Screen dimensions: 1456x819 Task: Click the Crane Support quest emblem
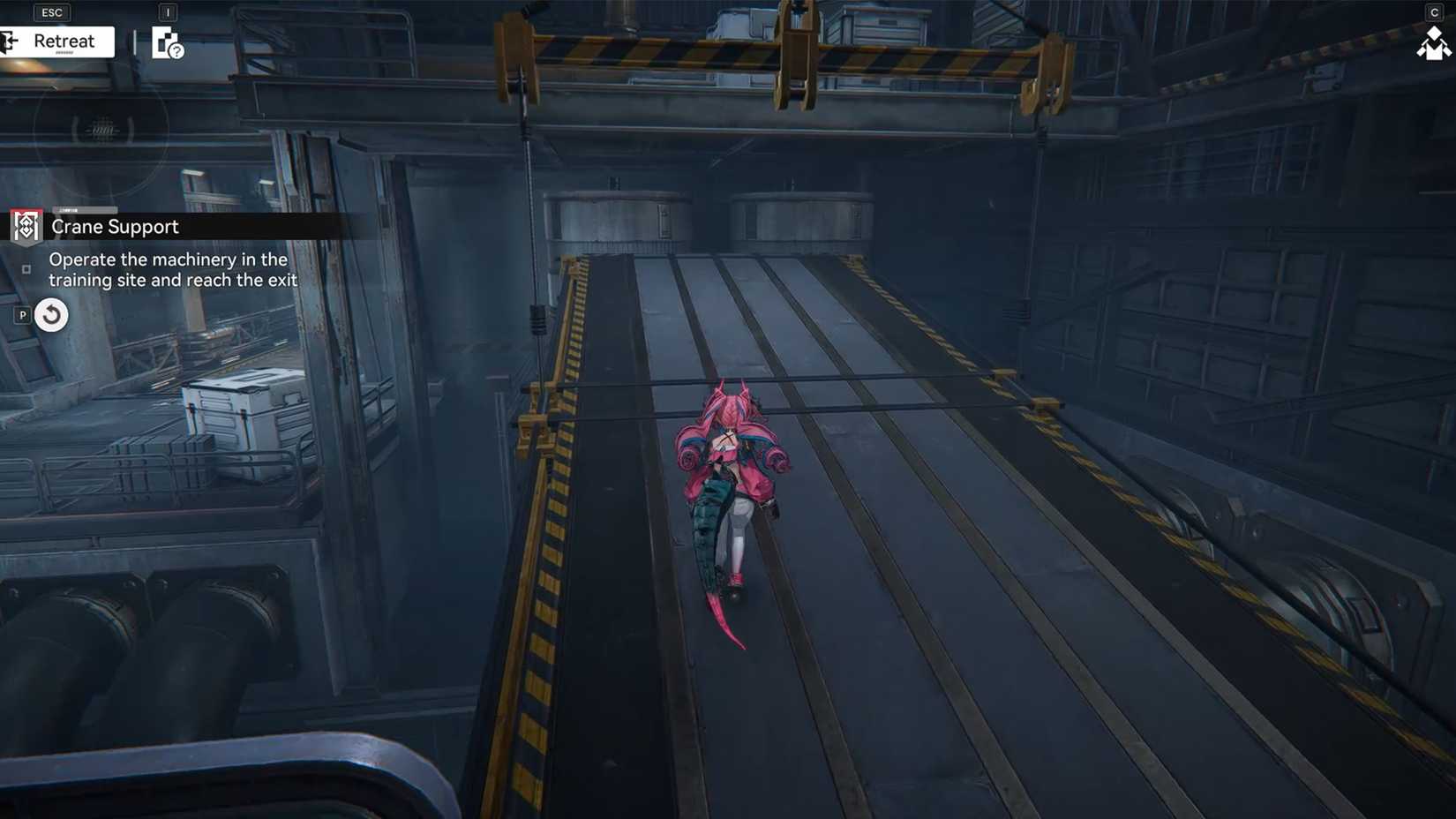(25, 226)
